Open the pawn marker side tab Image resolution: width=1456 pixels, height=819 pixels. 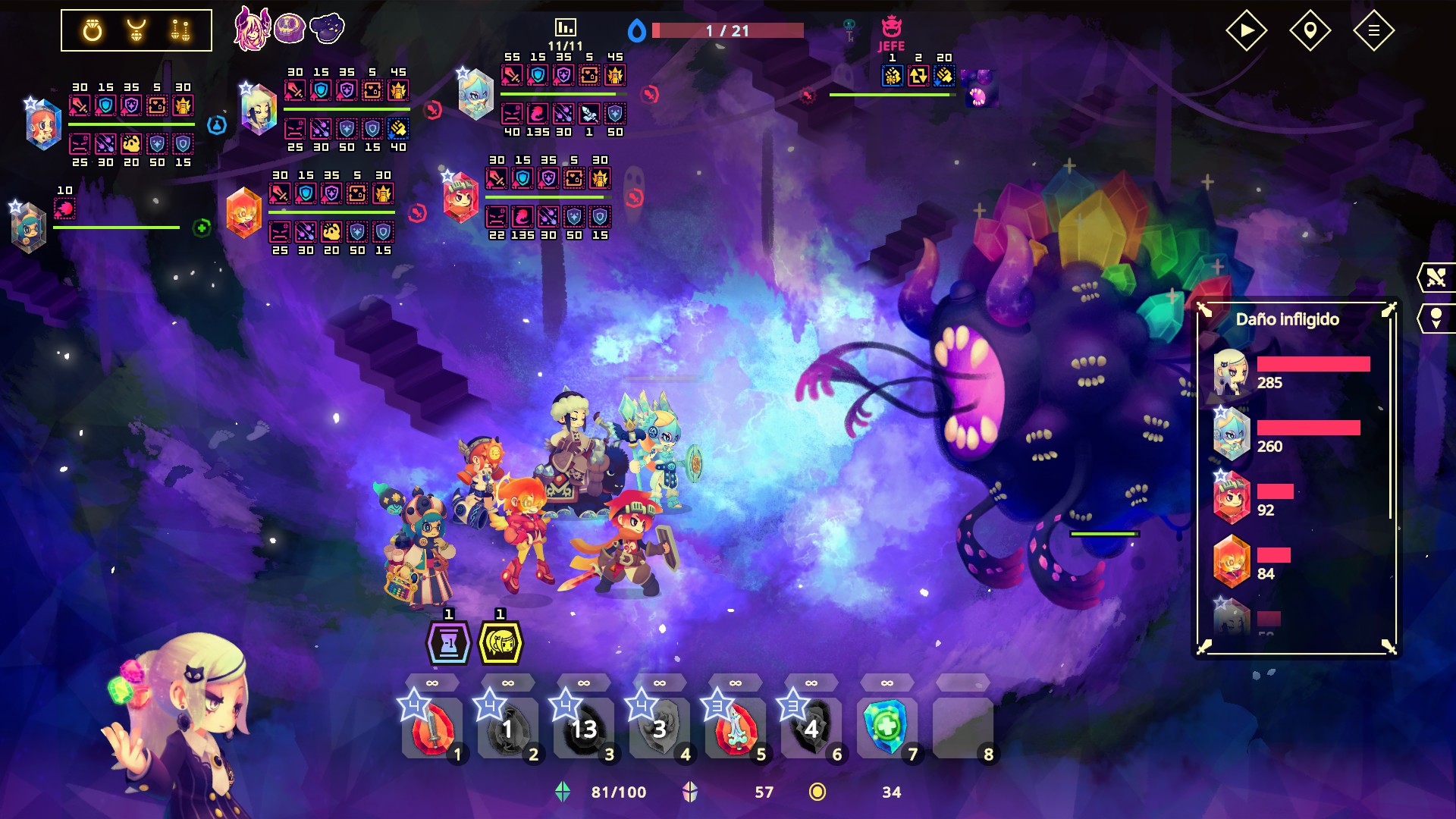[1436, 318]
